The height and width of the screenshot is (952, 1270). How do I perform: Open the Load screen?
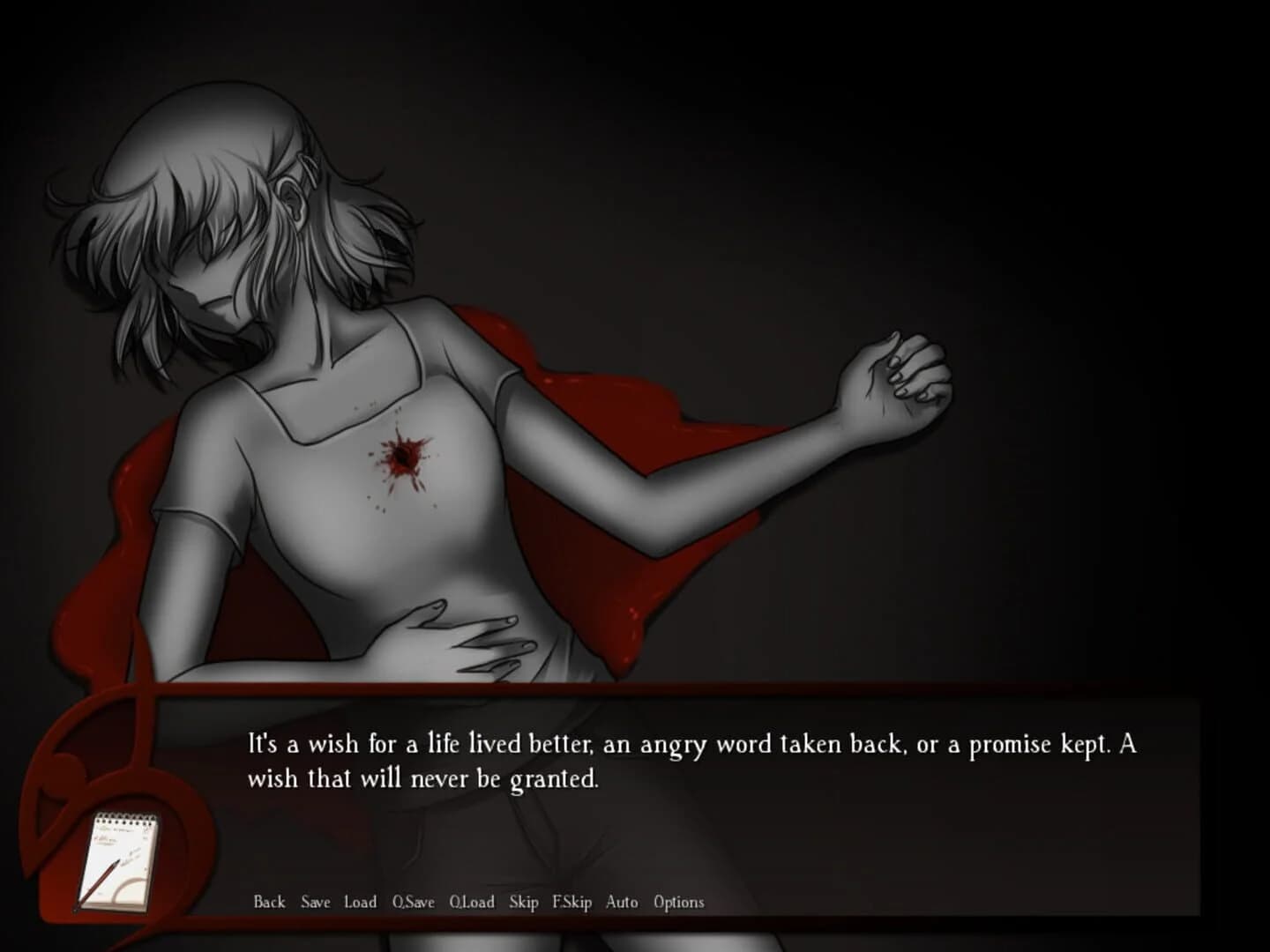coord(361,903)
